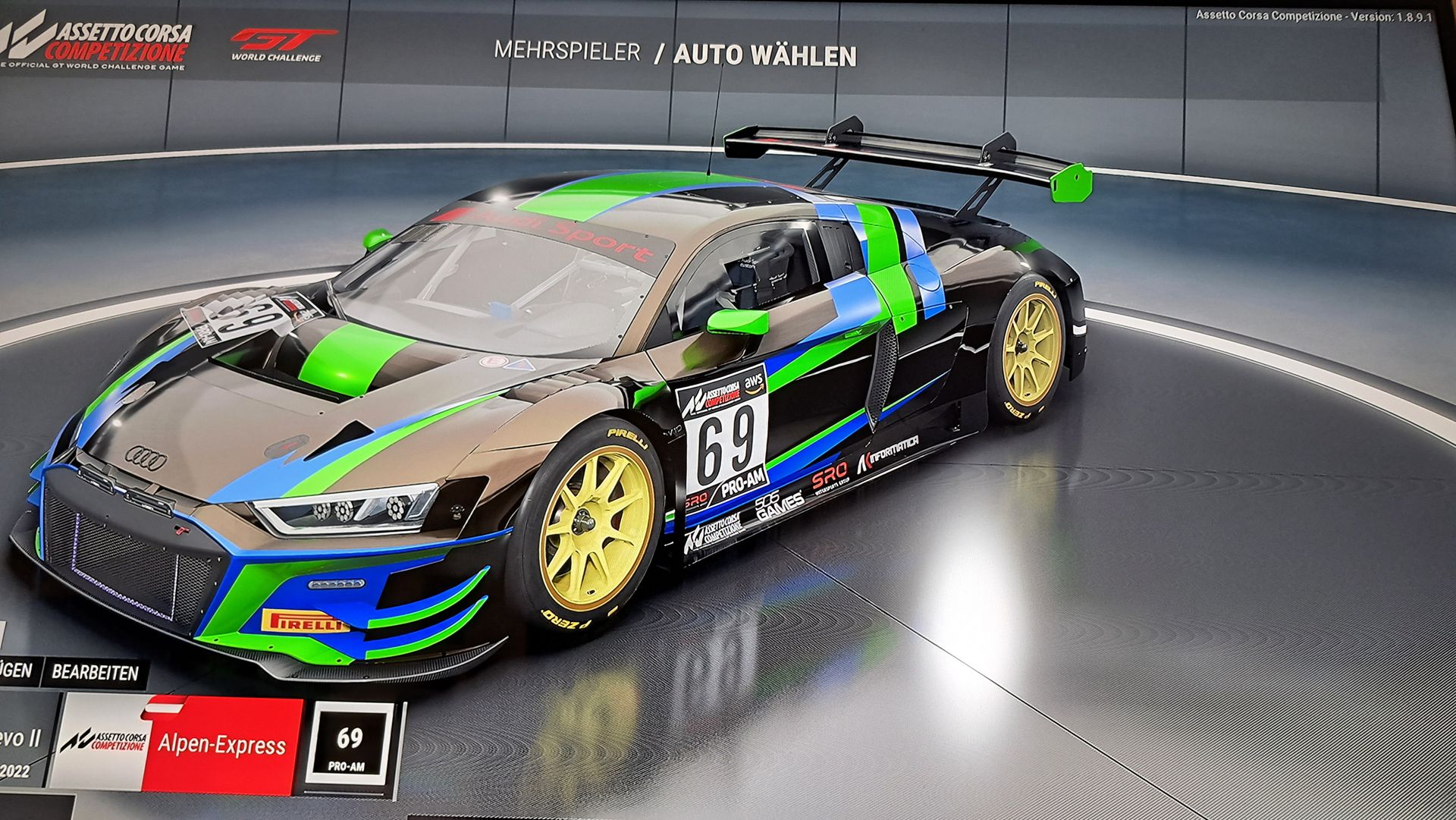Go back to MEHRSPIELER in the breadcrumb

tap(566, 52)
